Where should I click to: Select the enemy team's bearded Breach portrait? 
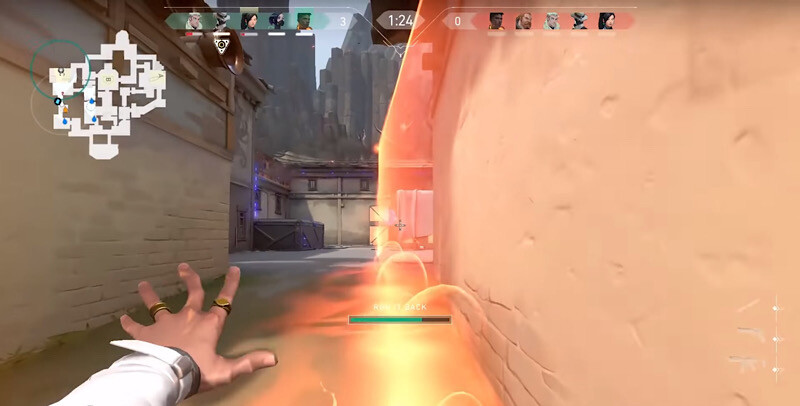point(524,21)
